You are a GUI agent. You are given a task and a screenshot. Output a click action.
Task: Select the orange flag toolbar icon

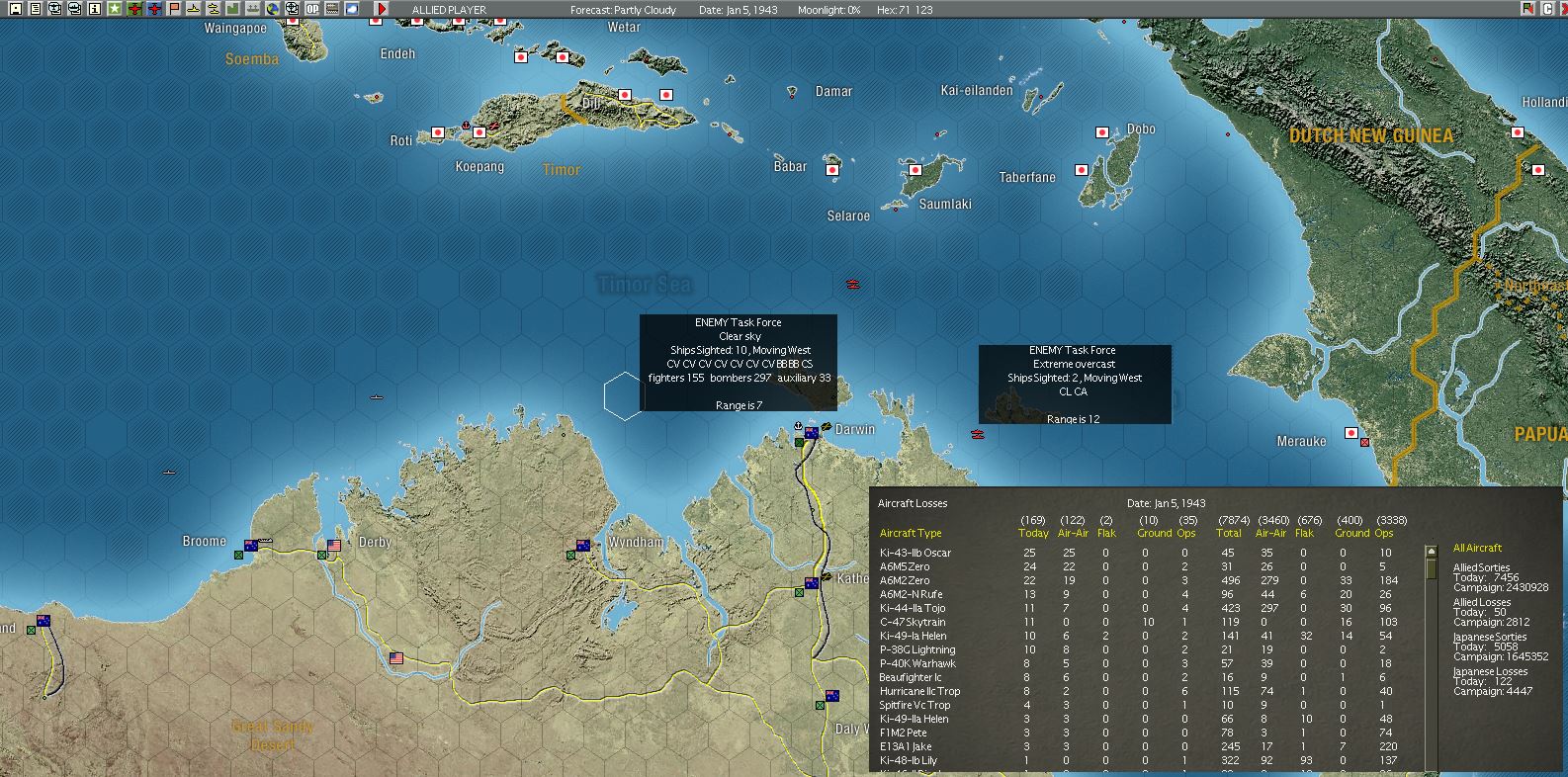(x=174, y=9)
